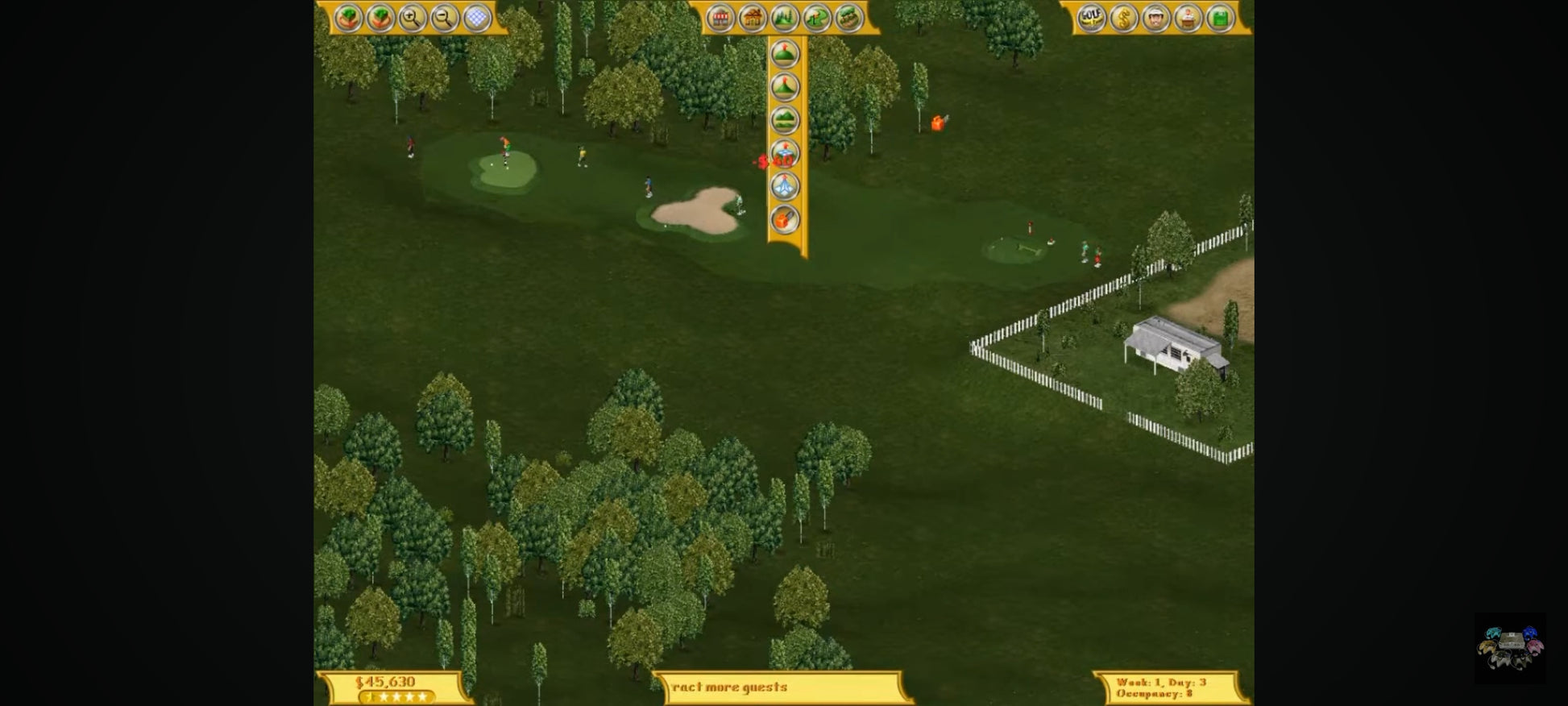
Task: Select the blue peak terrain tool
Action: pyautogui.click(x=785, y=186)
